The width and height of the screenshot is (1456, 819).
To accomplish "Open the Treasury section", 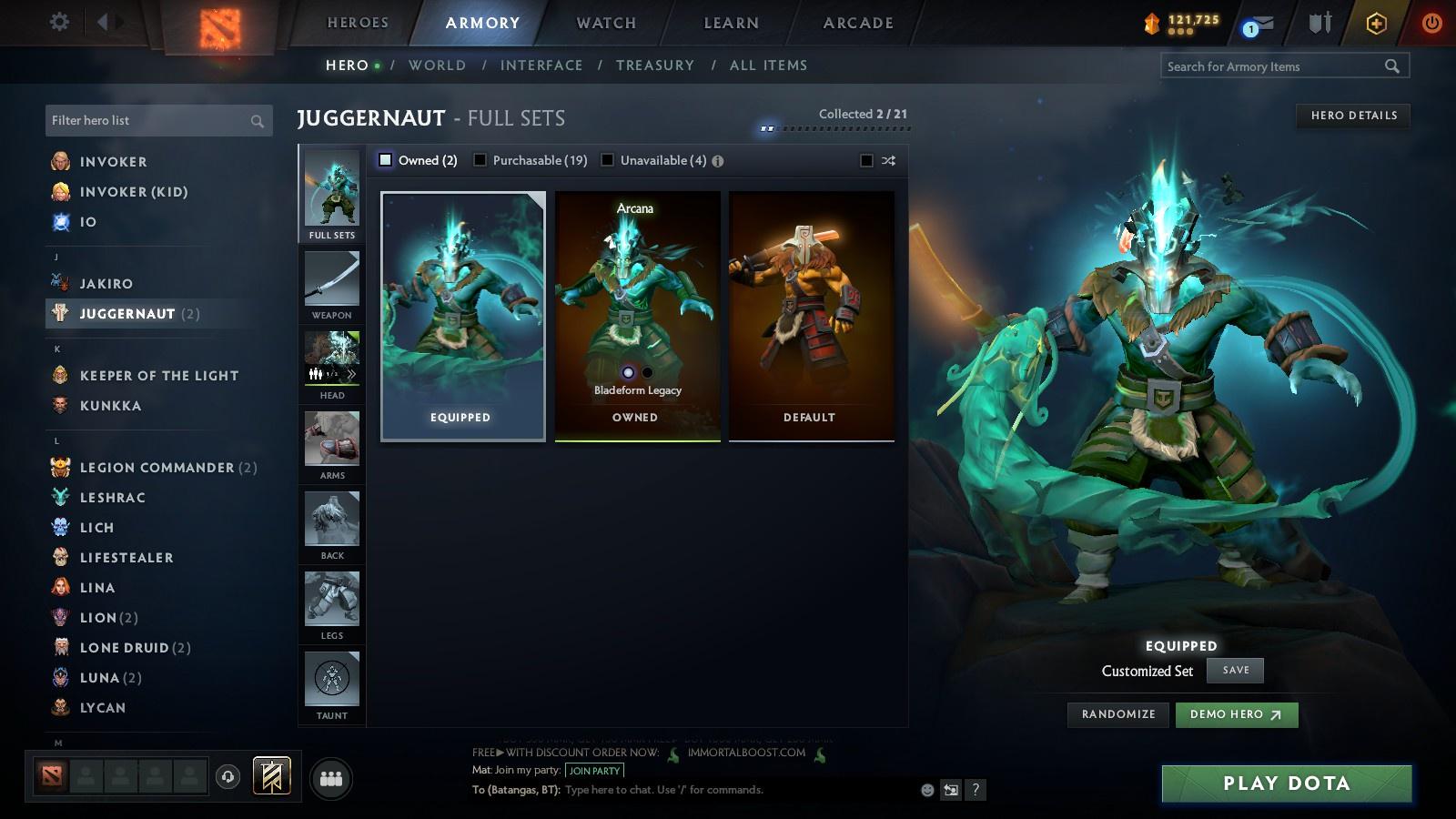I will click(x=654, y=65).
